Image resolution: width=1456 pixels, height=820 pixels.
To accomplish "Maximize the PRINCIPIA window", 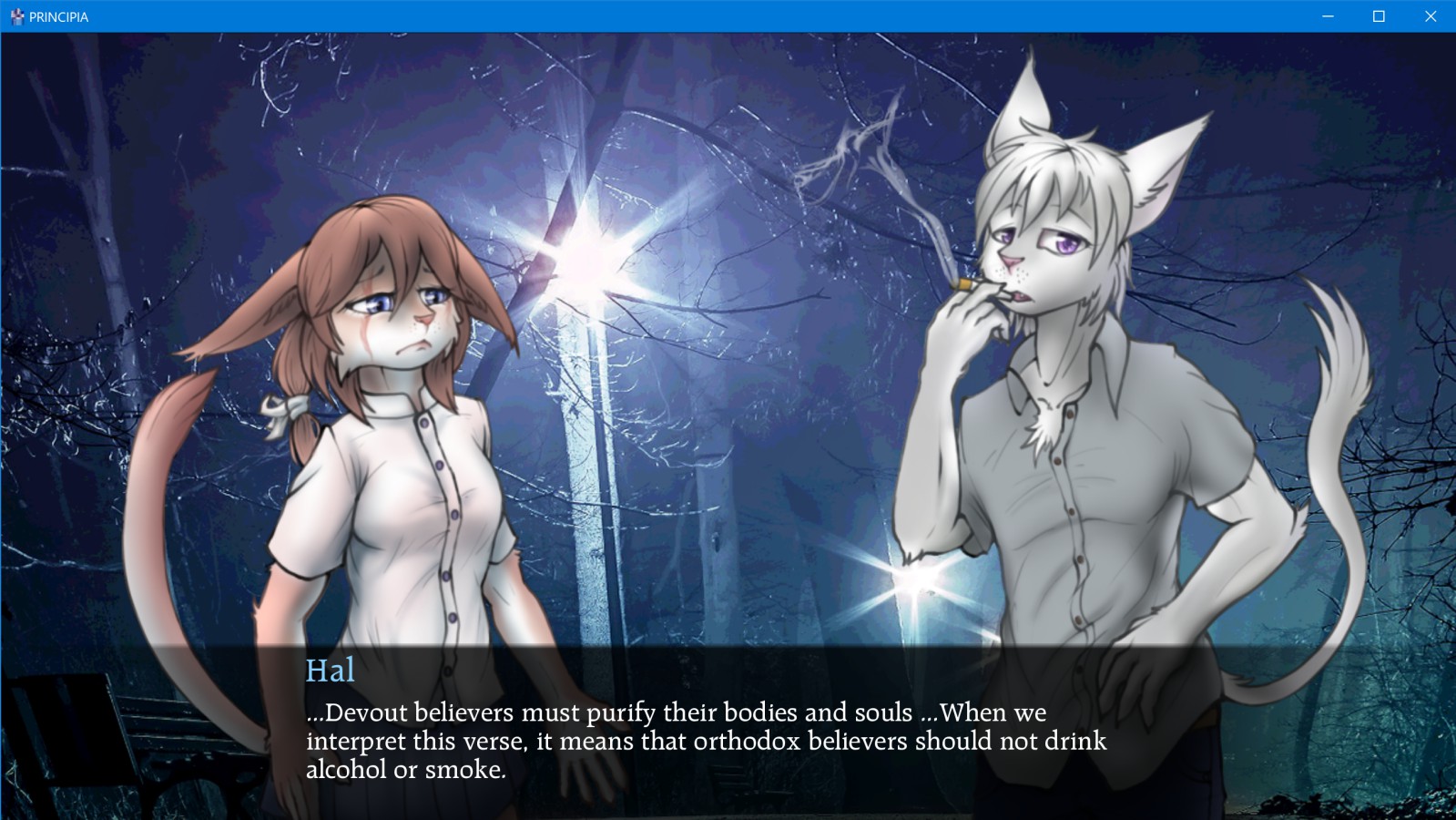I will point(1379,16).
